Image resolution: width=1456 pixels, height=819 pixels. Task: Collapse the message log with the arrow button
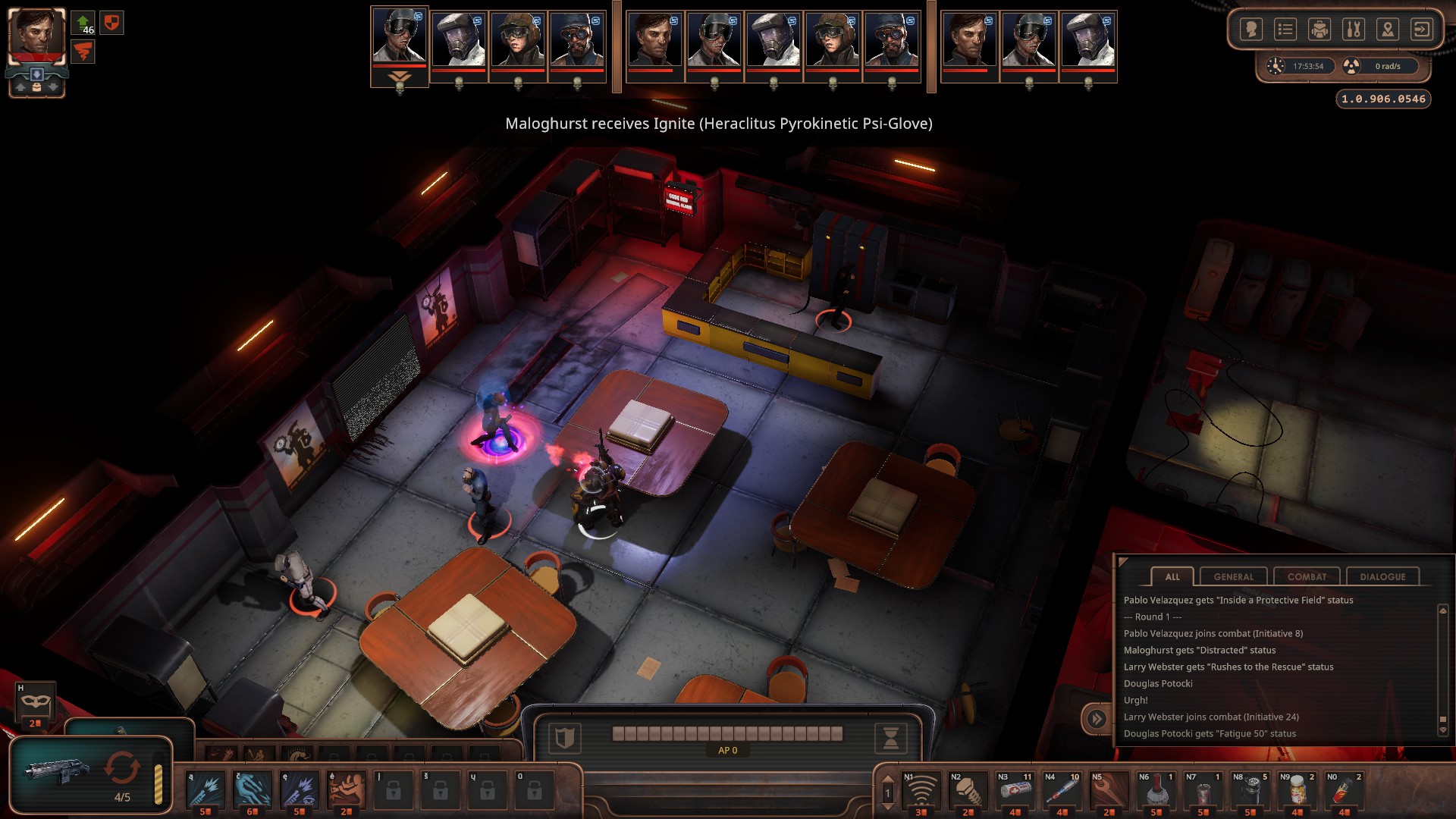tap(1097, 718)
